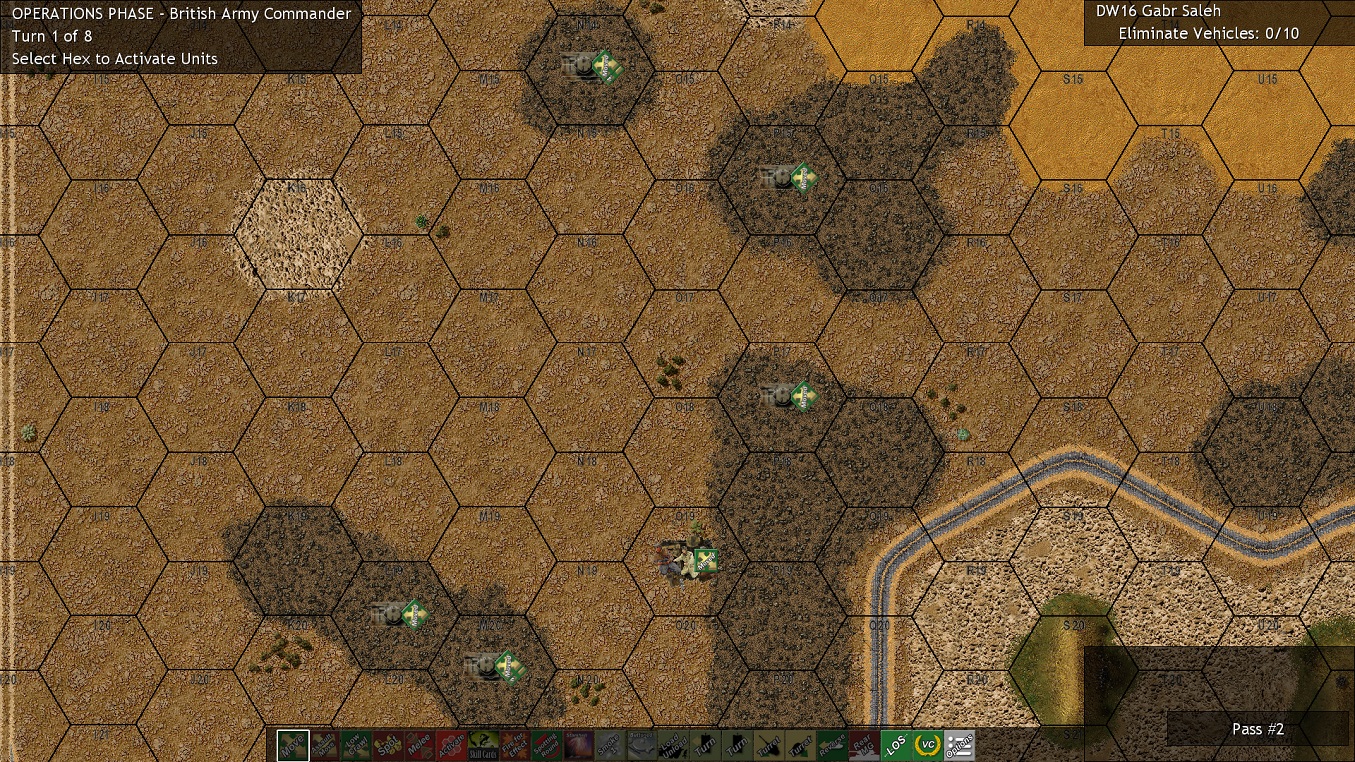Click the Load/Unload icon
Screen dimensions: 1355x762
[x=672, y=744]
